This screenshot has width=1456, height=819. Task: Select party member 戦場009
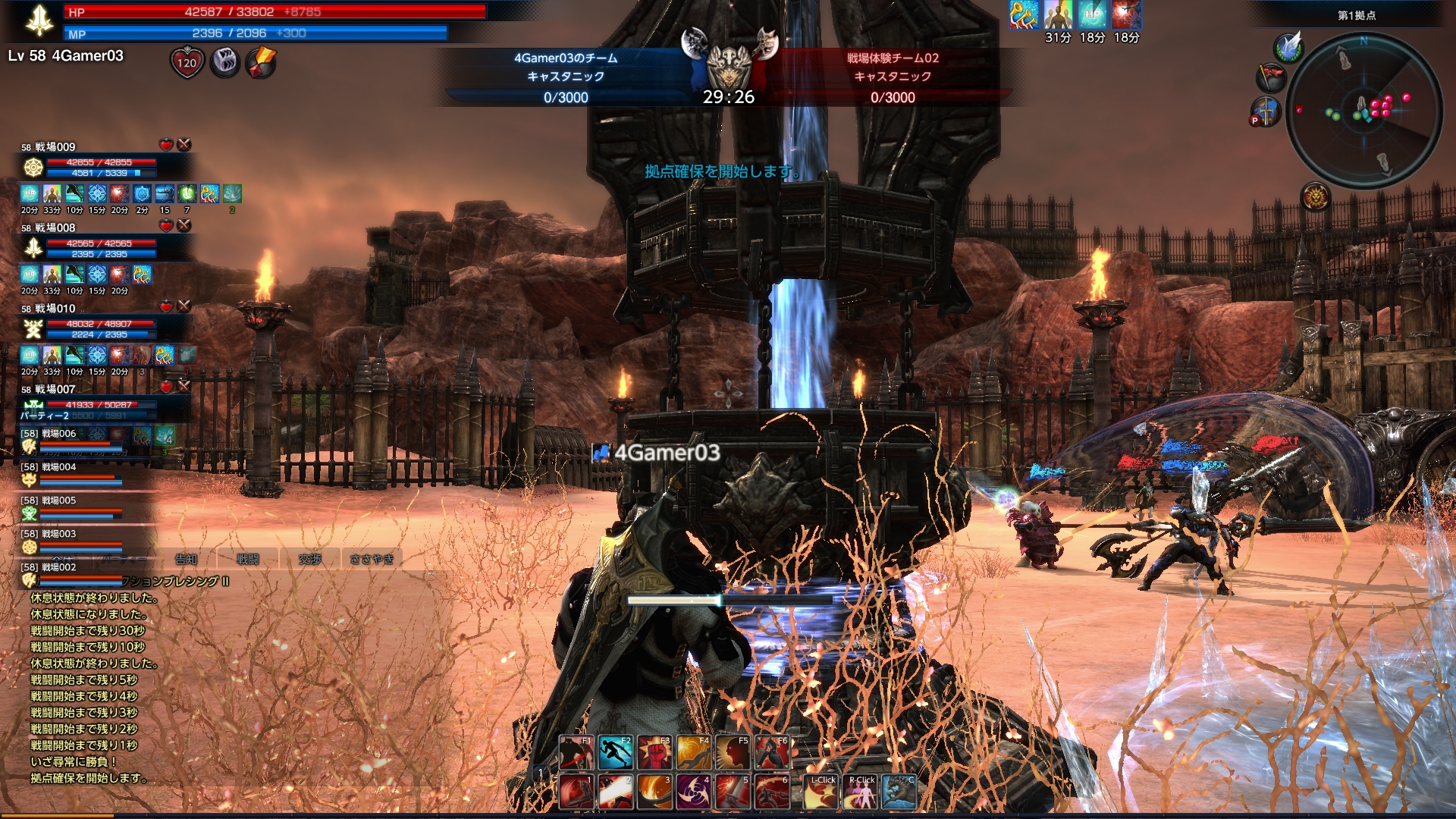point(55,147)
